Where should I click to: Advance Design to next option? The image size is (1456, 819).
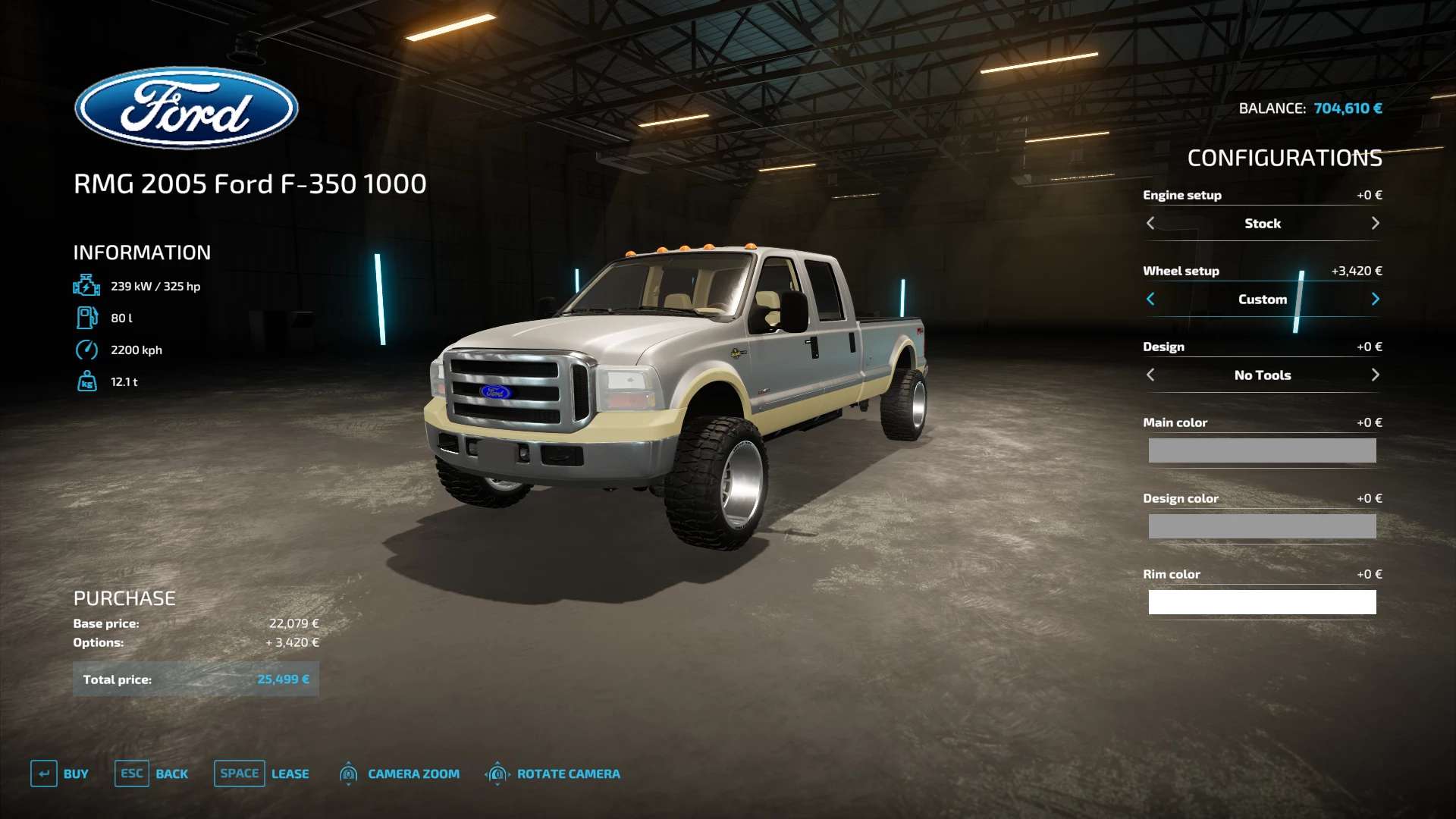pyautogui.click(x=1375, y=375)
